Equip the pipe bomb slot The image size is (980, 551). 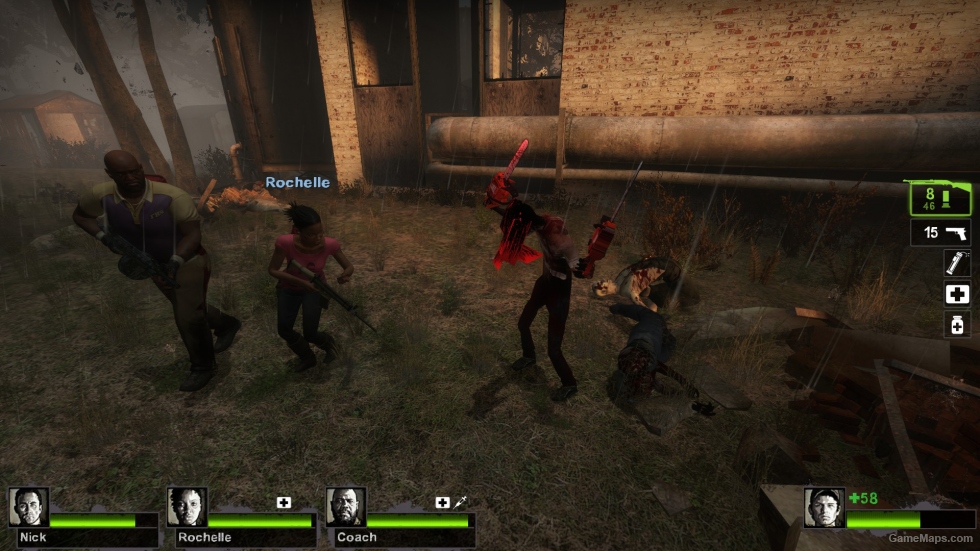(x=957, y=263)
